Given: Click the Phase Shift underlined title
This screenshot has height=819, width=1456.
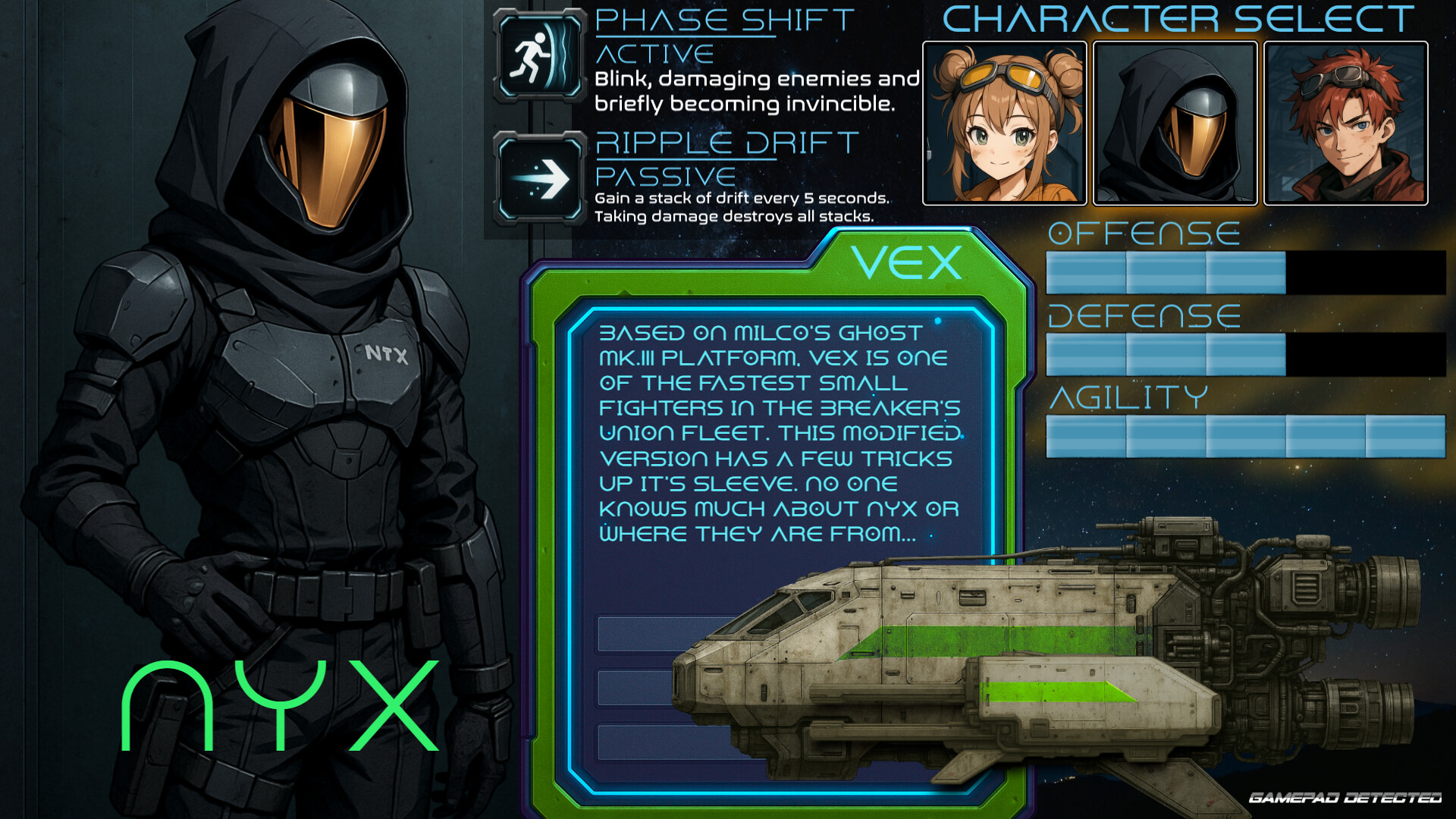Looking at the screenshot, I should coord(722,20).
